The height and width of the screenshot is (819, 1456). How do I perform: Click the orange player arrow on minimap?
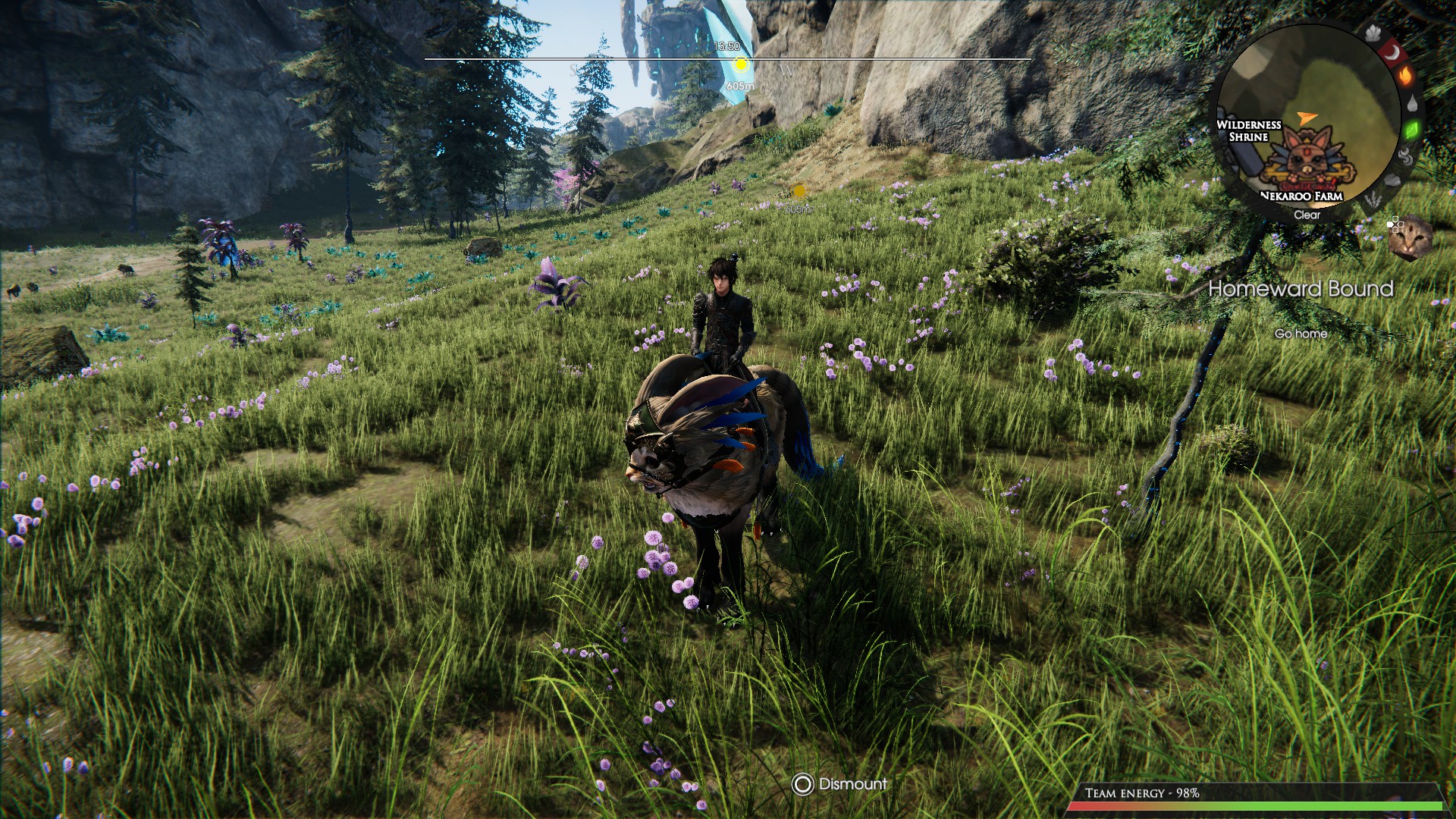[x=1304, y=118]
